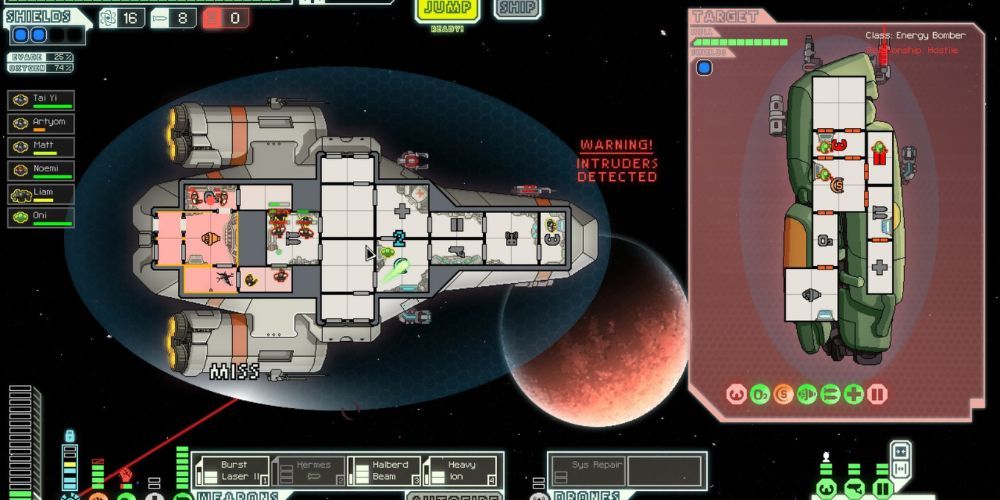The height and width of the screenshot is (500, 1000).
Task: Select crew member Oni
Action: 41,217
